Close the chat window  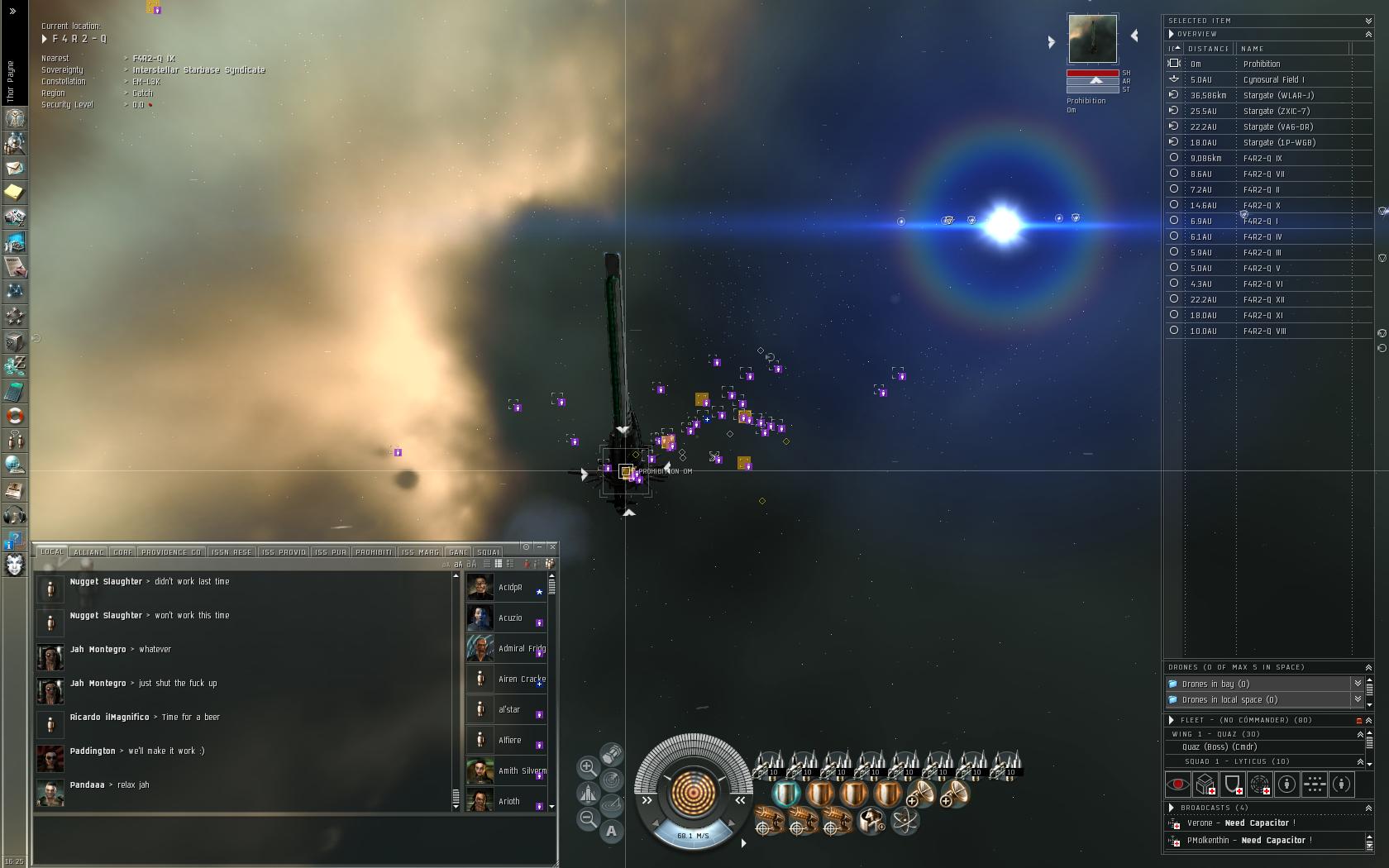552,547
